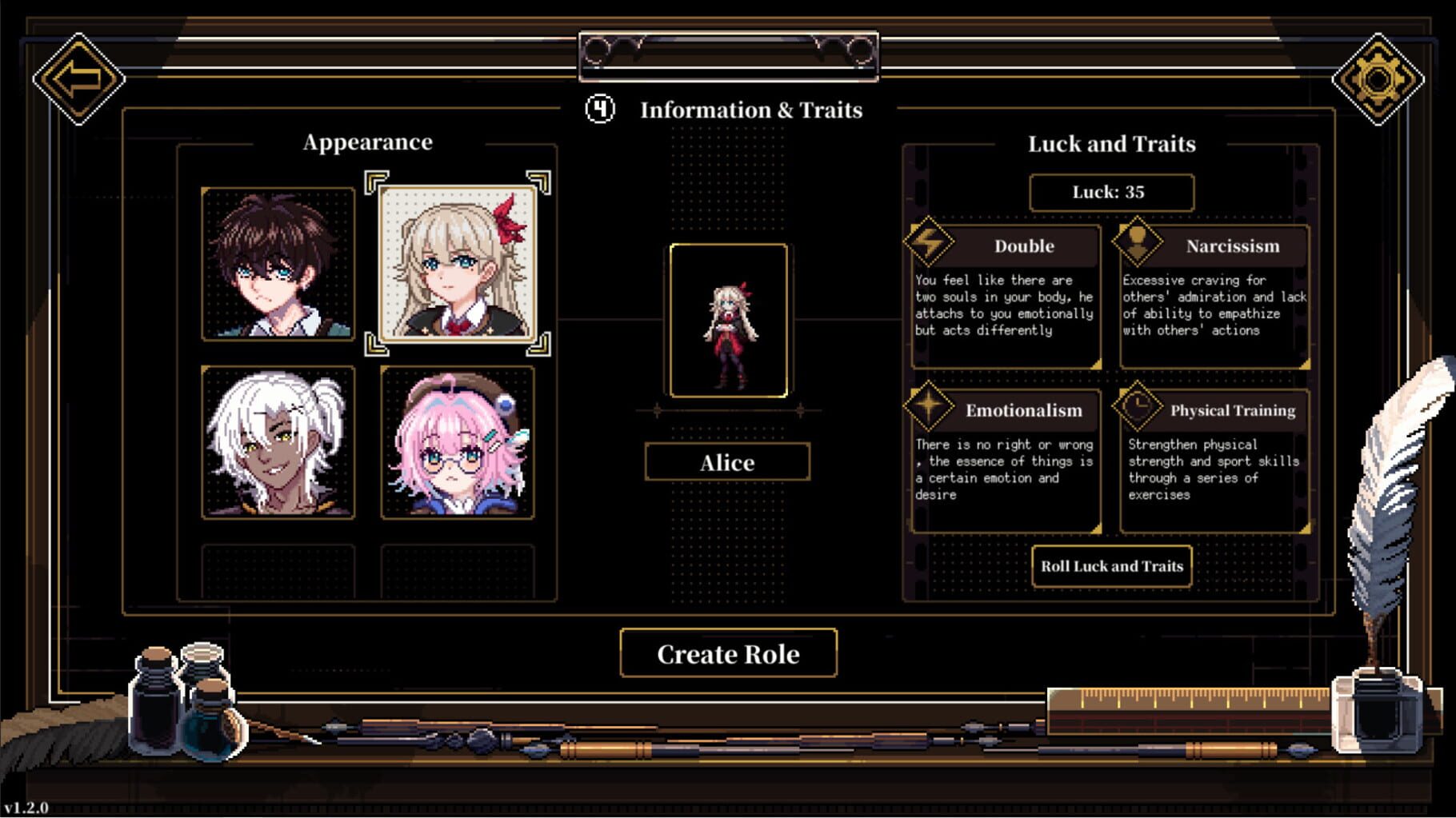Switch to the Appearance section
The image size is (1456, 818).
coord(367,142)
